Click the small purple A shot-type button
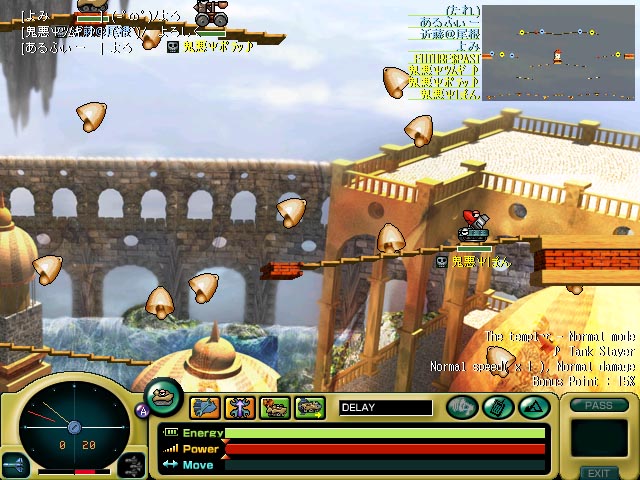The height and width of the screenshot is (480, 640). coord(142,411)
